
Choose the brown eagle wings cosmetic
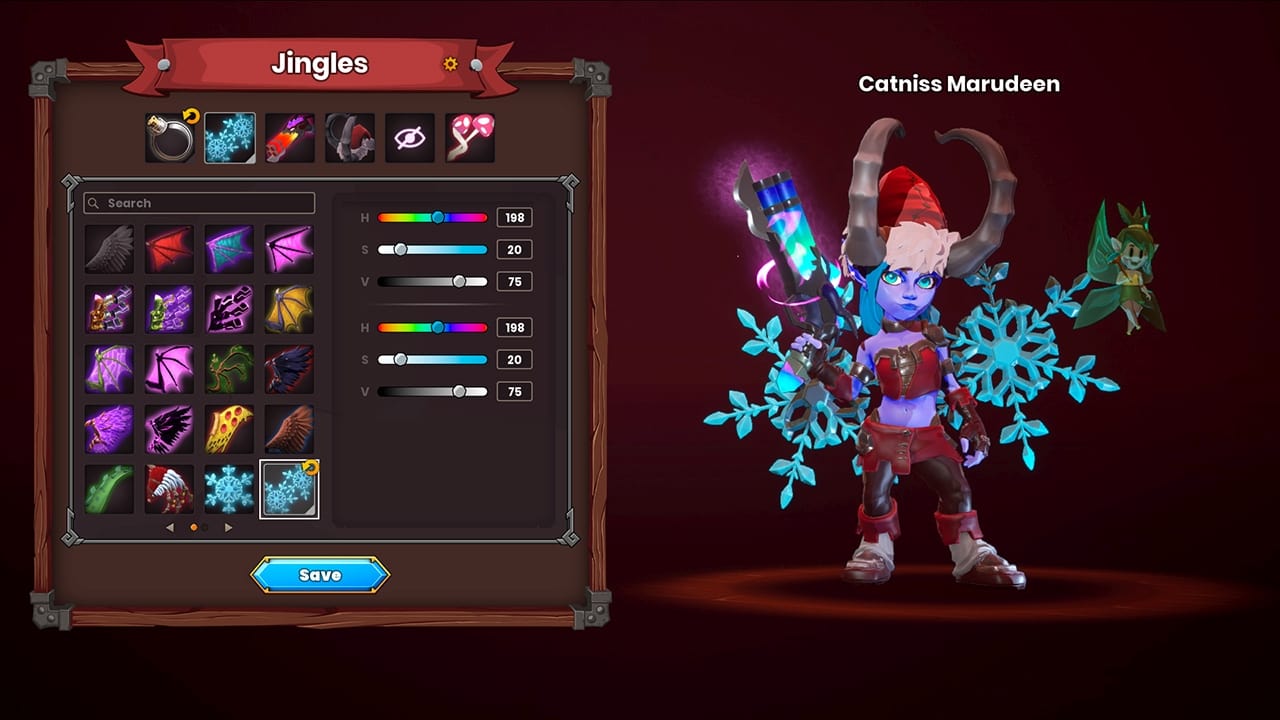coord(289,428)
